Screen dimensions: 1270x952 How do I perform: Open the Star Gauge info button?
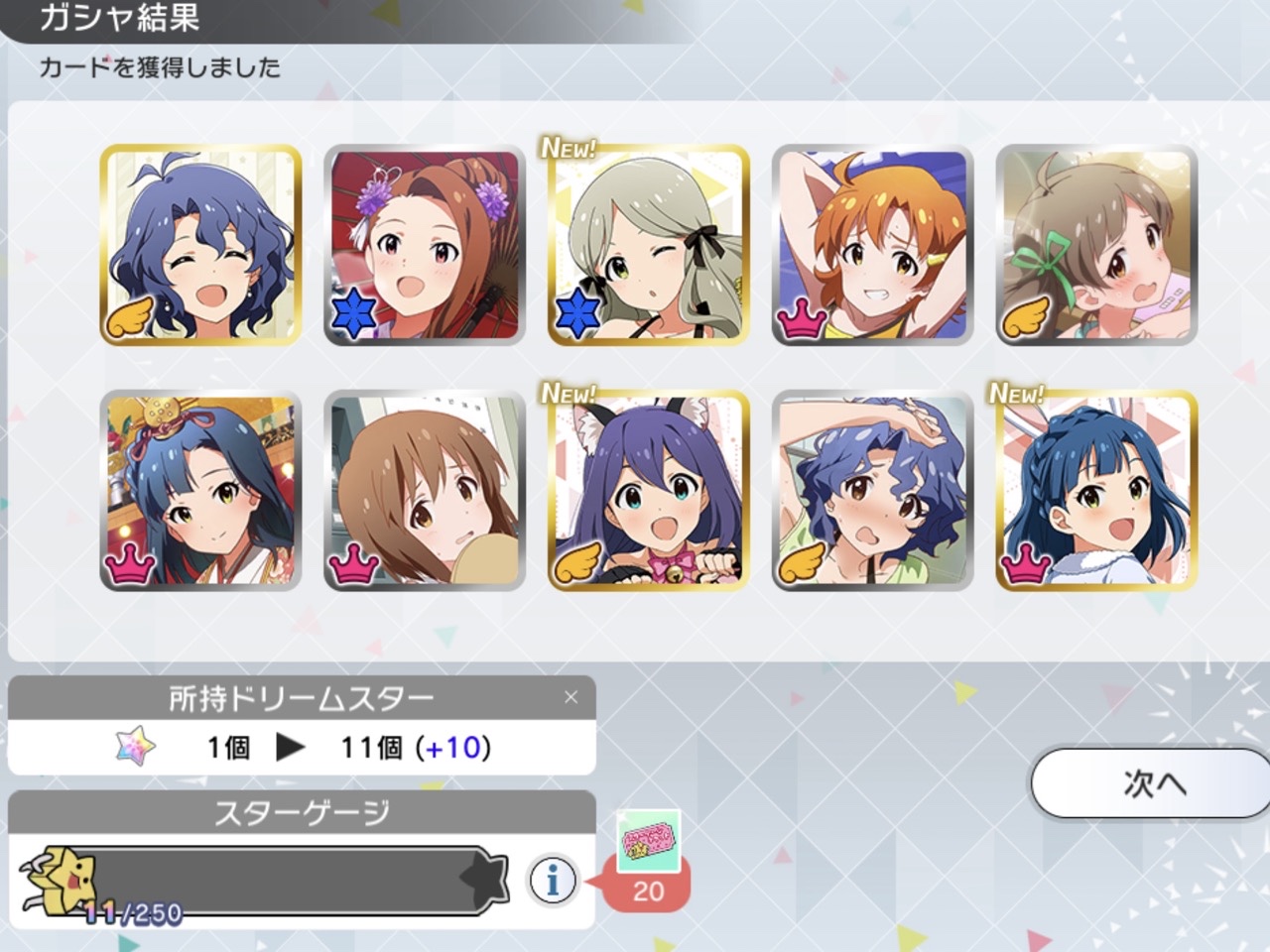click(553, 879)
